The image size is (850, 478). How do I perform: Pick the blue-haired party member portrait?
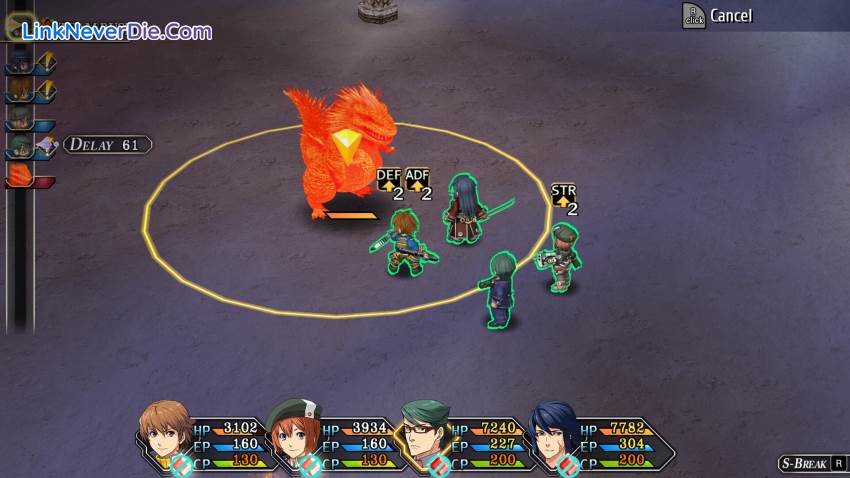(x=553, y=431)
